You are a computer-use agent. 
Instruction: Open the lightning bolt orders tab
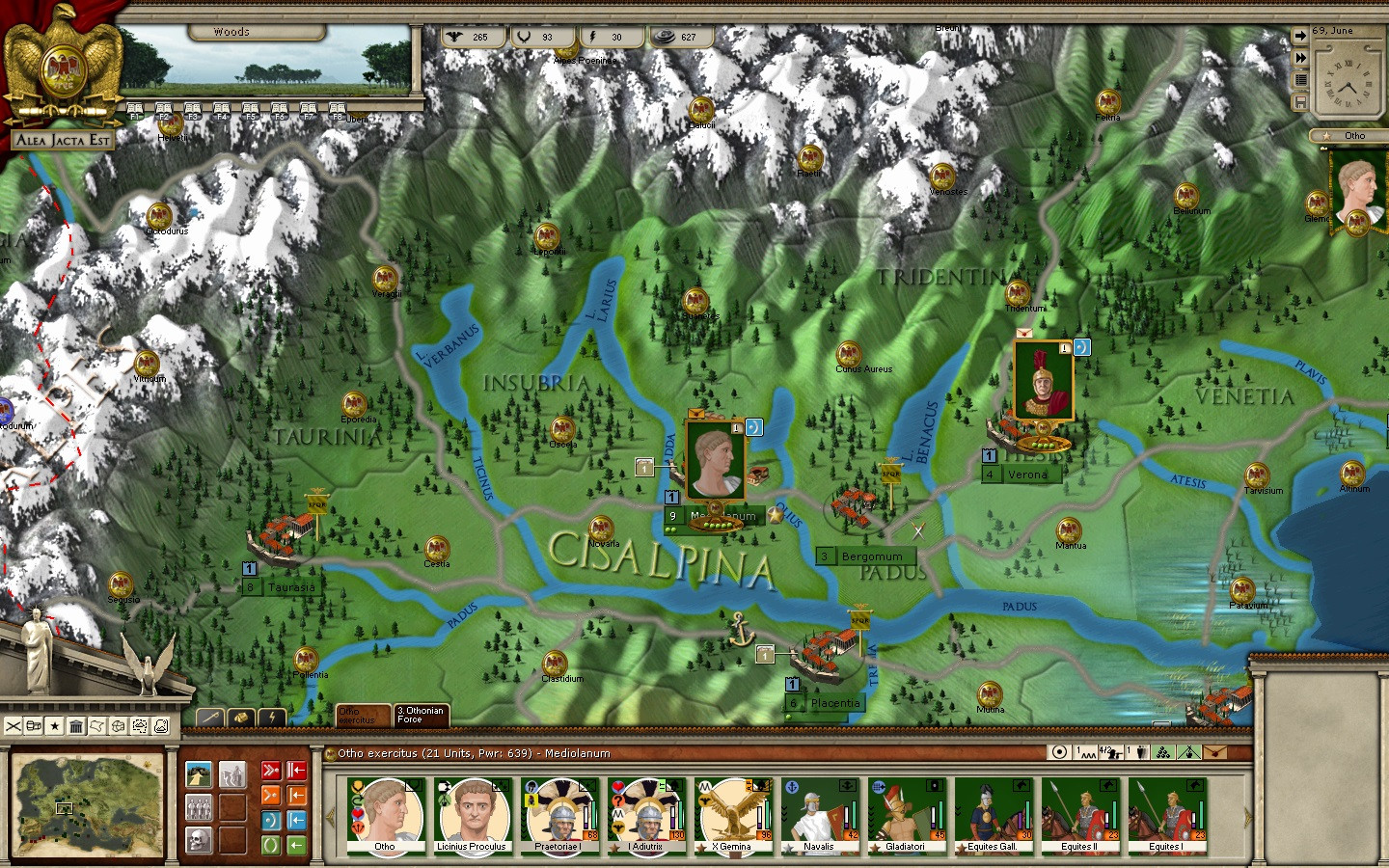click(273, 718)
